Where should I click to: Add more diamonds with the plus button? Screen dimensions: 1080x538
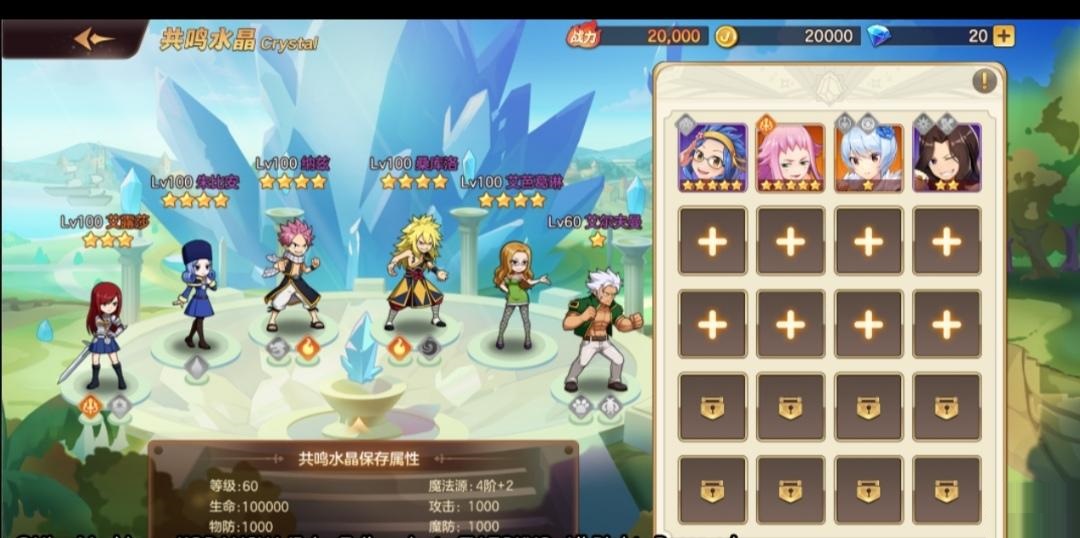1003,36
